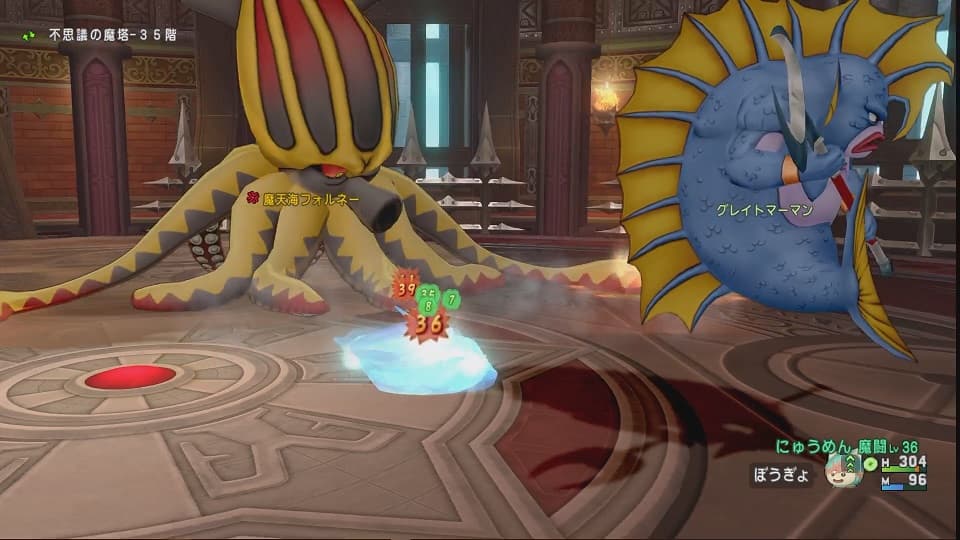The image size is (960, 540).
Task: Target the グレイトマーマン name label
Action: click(x=761, y=211)
